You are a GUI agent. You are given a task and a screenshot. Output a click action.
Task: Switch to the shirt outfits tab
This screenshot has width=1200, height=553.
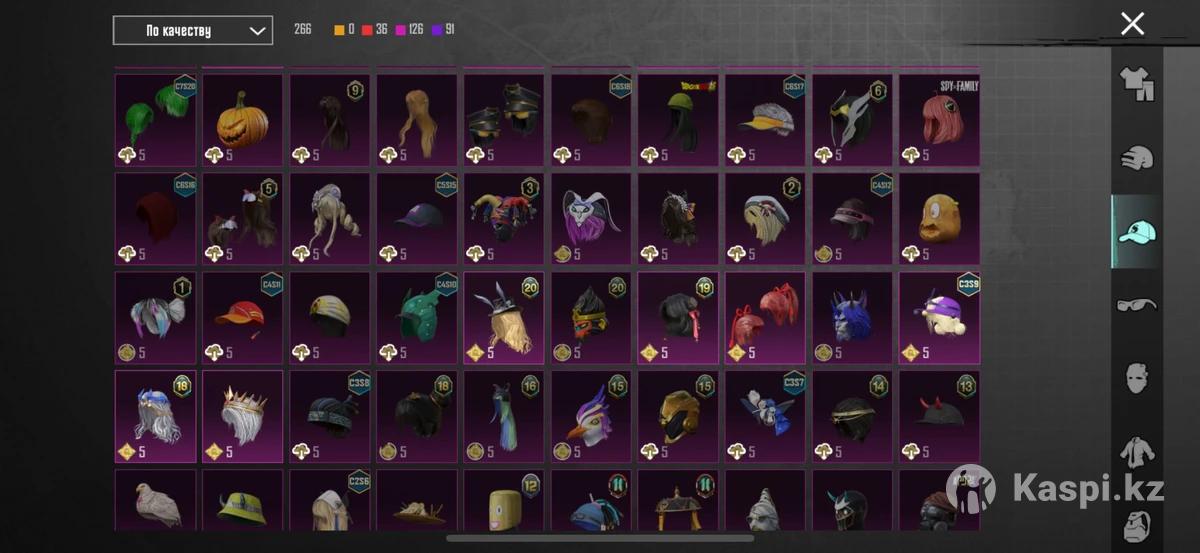[1136, 84]
